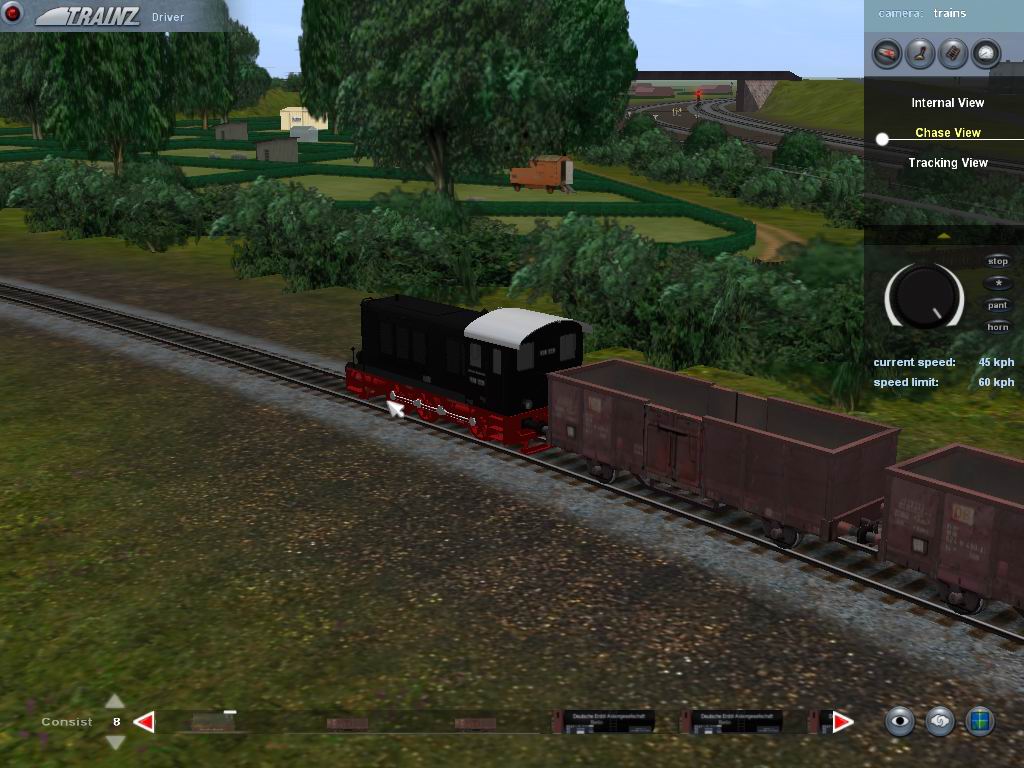This screenshot has width=1024, height=768.
Task: Click the throttle dial control
Action: pyautogui.click(x=924, y=296)
